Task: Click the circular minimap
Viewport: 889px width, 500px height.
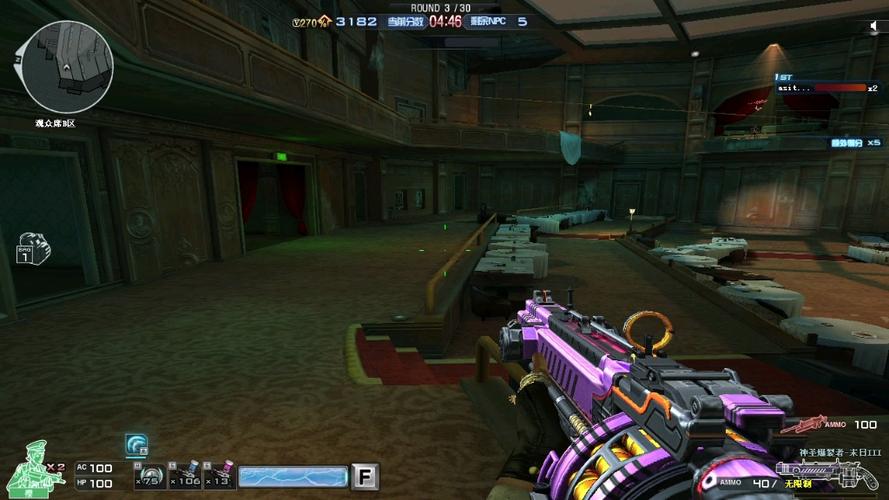Action: [x=68, y=67]
